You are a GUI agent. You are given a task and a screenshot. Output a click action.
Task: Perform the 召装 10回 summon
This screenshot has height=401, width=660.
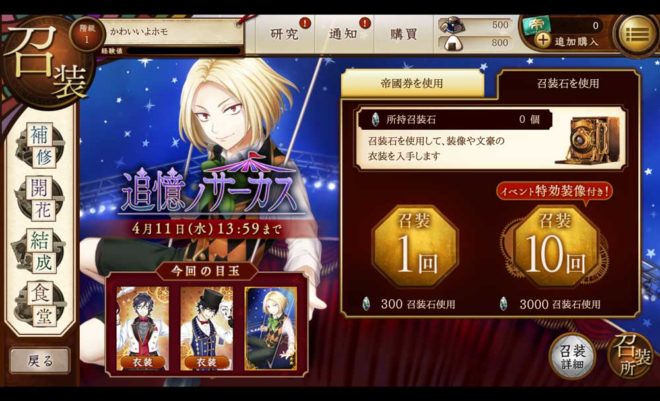click(x=556, y=246)
